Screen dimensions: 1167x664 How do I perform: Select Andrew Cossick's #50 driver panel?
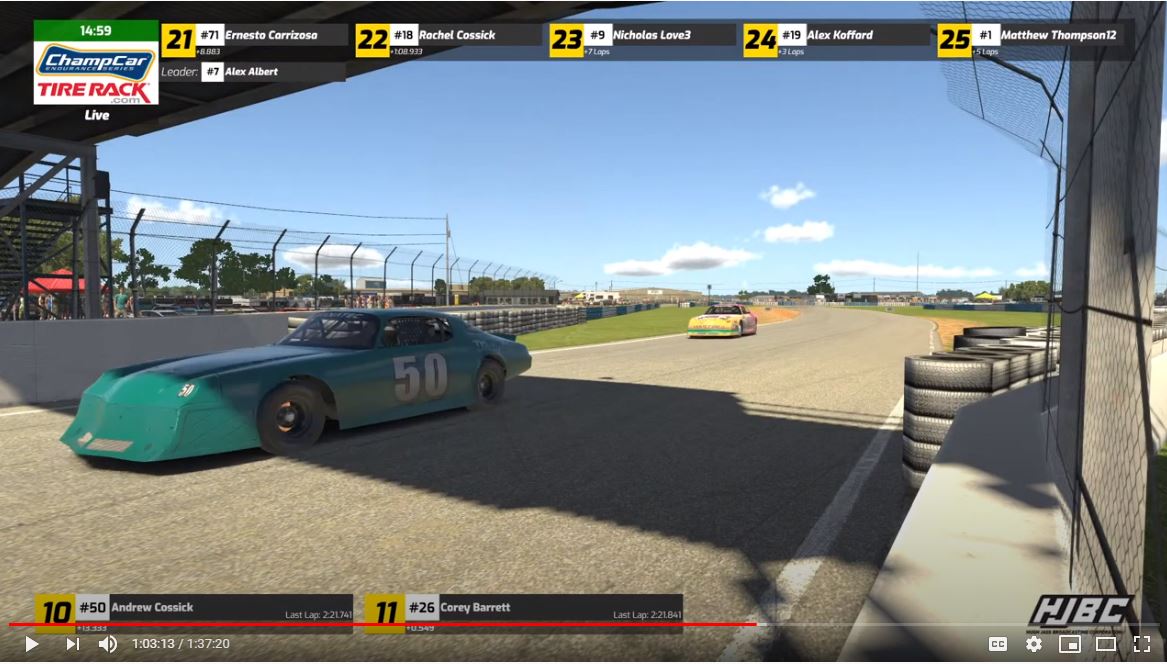(x=194, y=612)
